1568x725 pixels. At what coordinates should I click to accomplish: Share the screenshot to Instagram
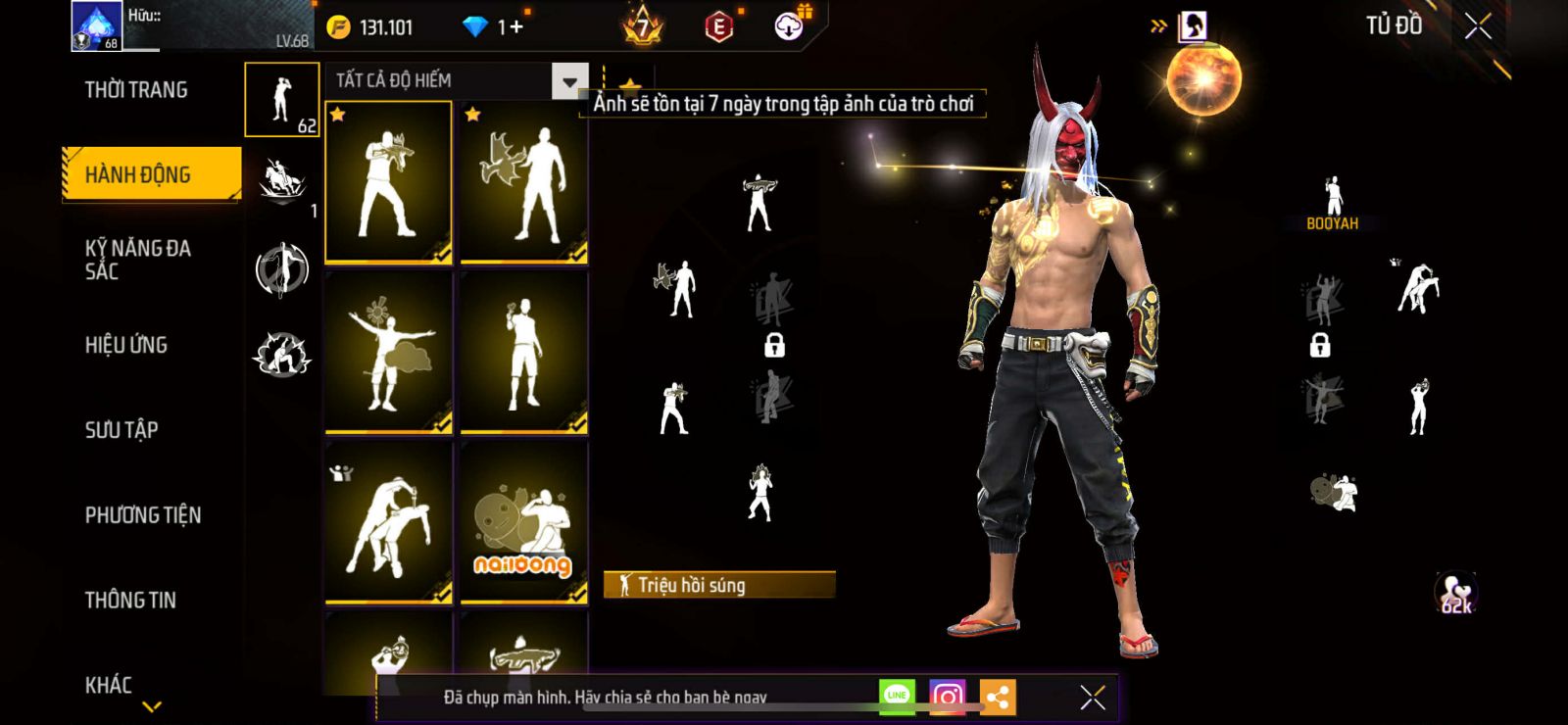point(947,697)
